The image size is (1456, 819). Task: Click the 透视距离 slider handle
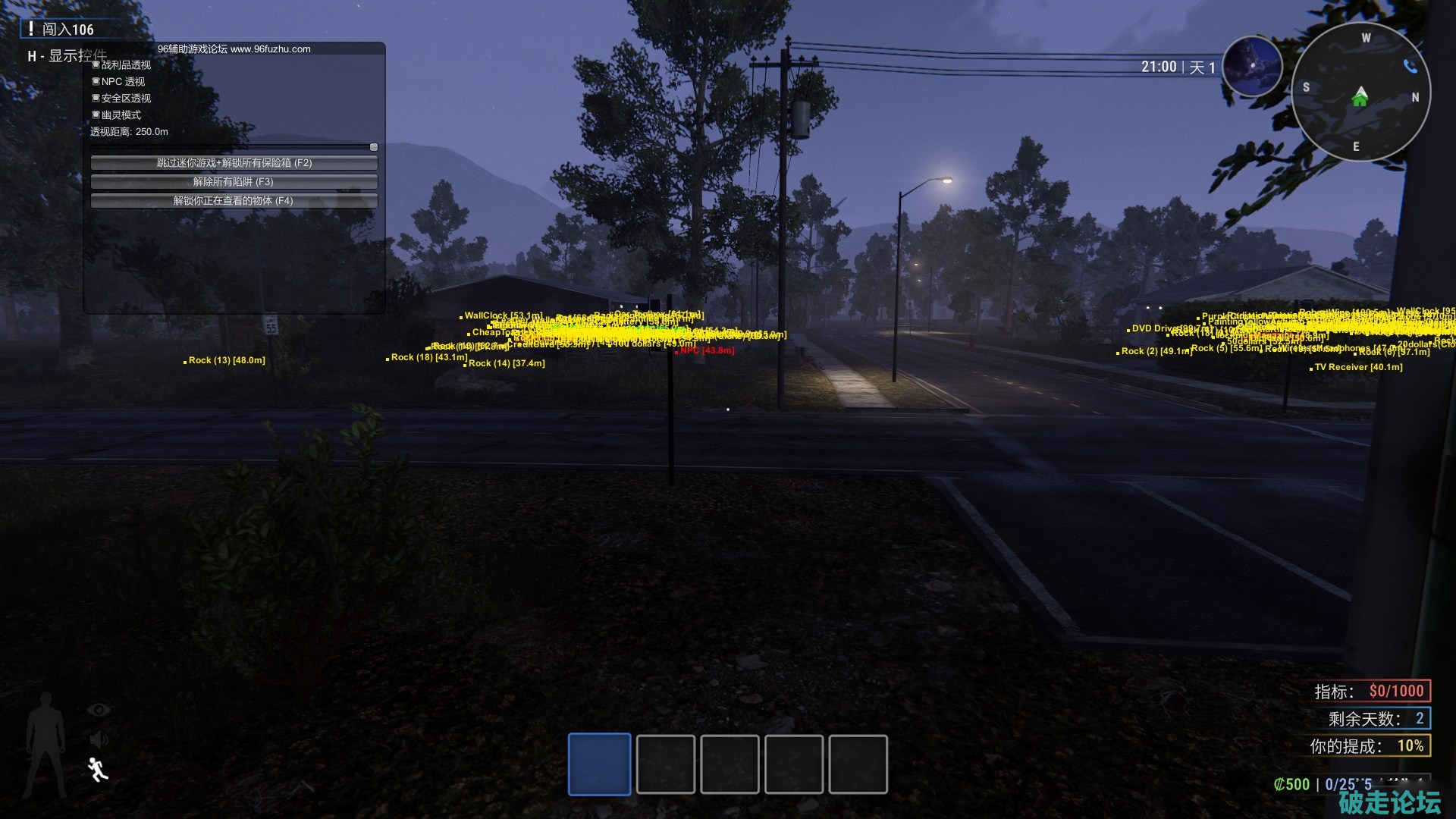373,147
